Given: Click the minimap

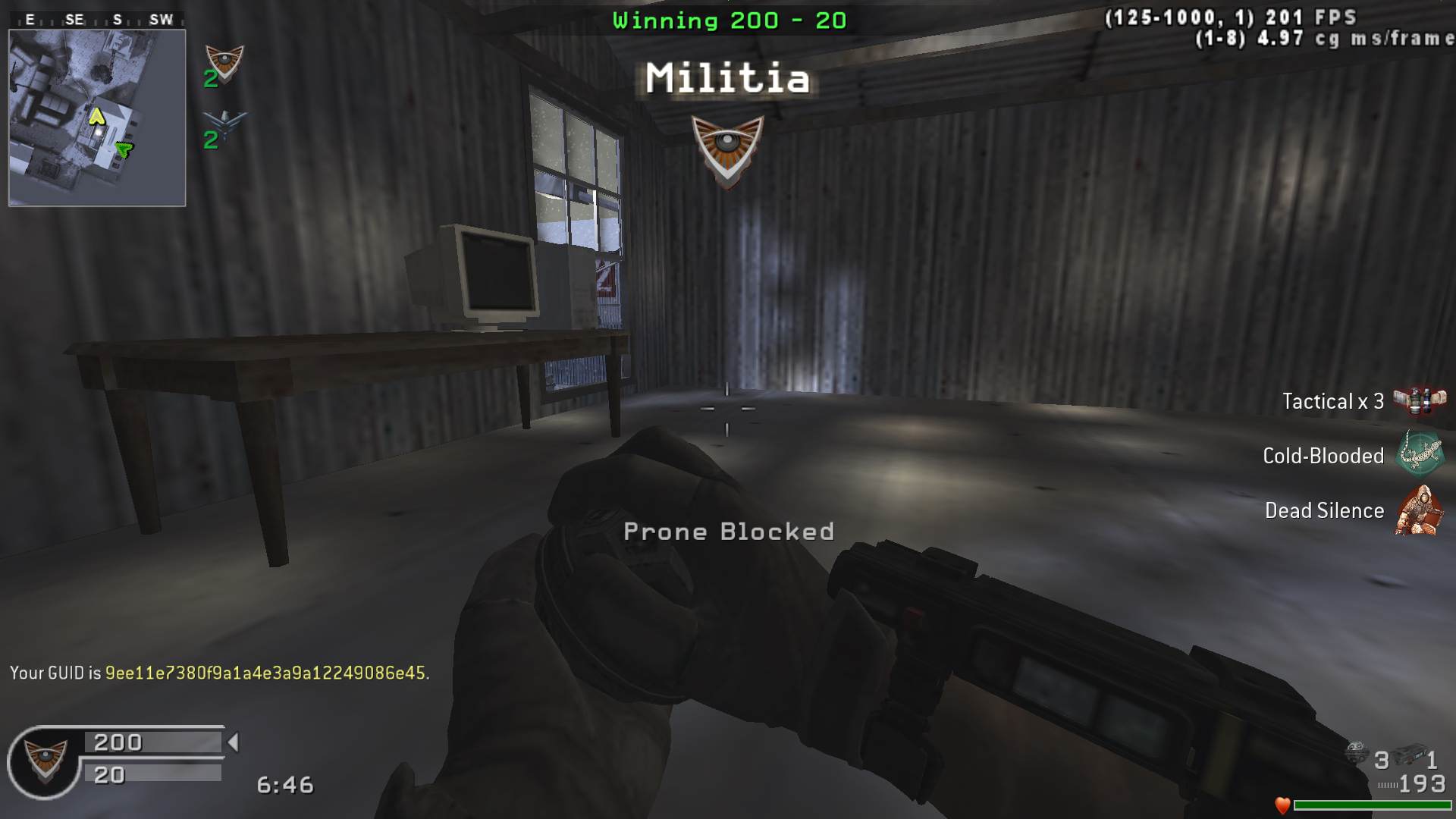Looking at the screenshot, I should pyautogui.click(x=97, y=118).
